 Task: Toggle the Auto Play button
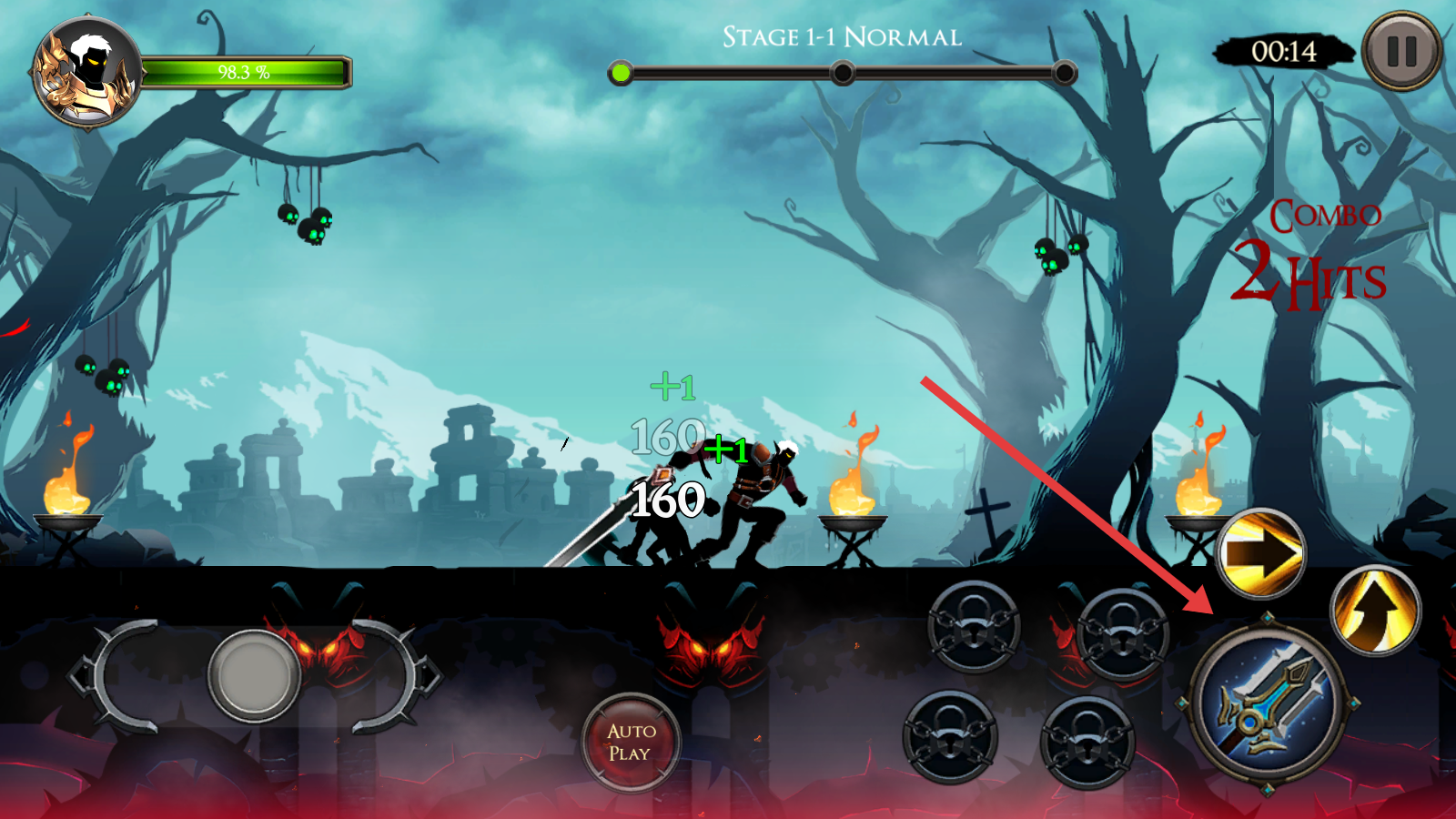[630, 742]
